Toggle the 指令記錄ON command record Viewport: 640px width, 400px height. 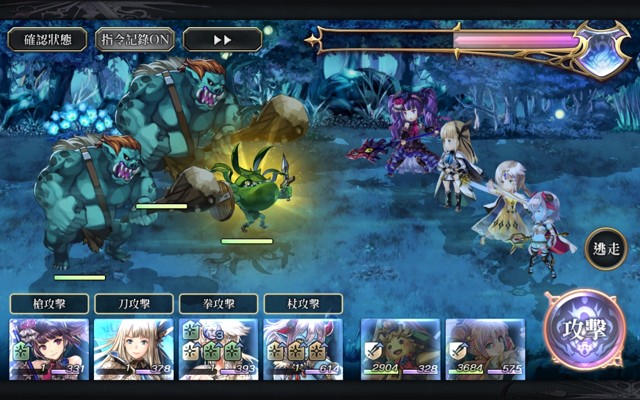pos(135,40)
